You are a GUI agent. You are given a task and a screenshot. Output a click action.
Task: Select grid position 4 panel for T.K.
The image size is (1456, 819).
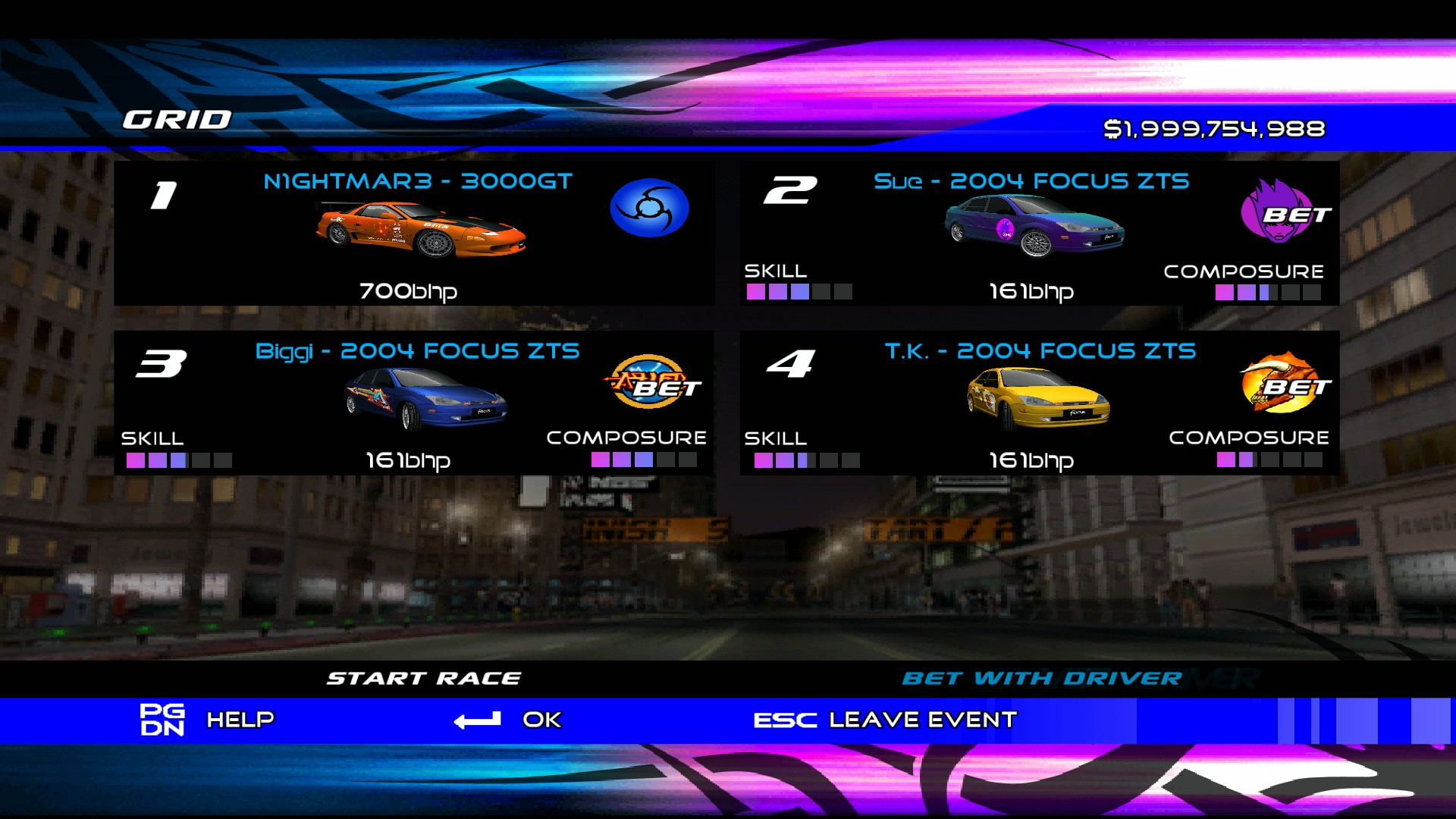pyautogui.click(x=1039, y=402)
